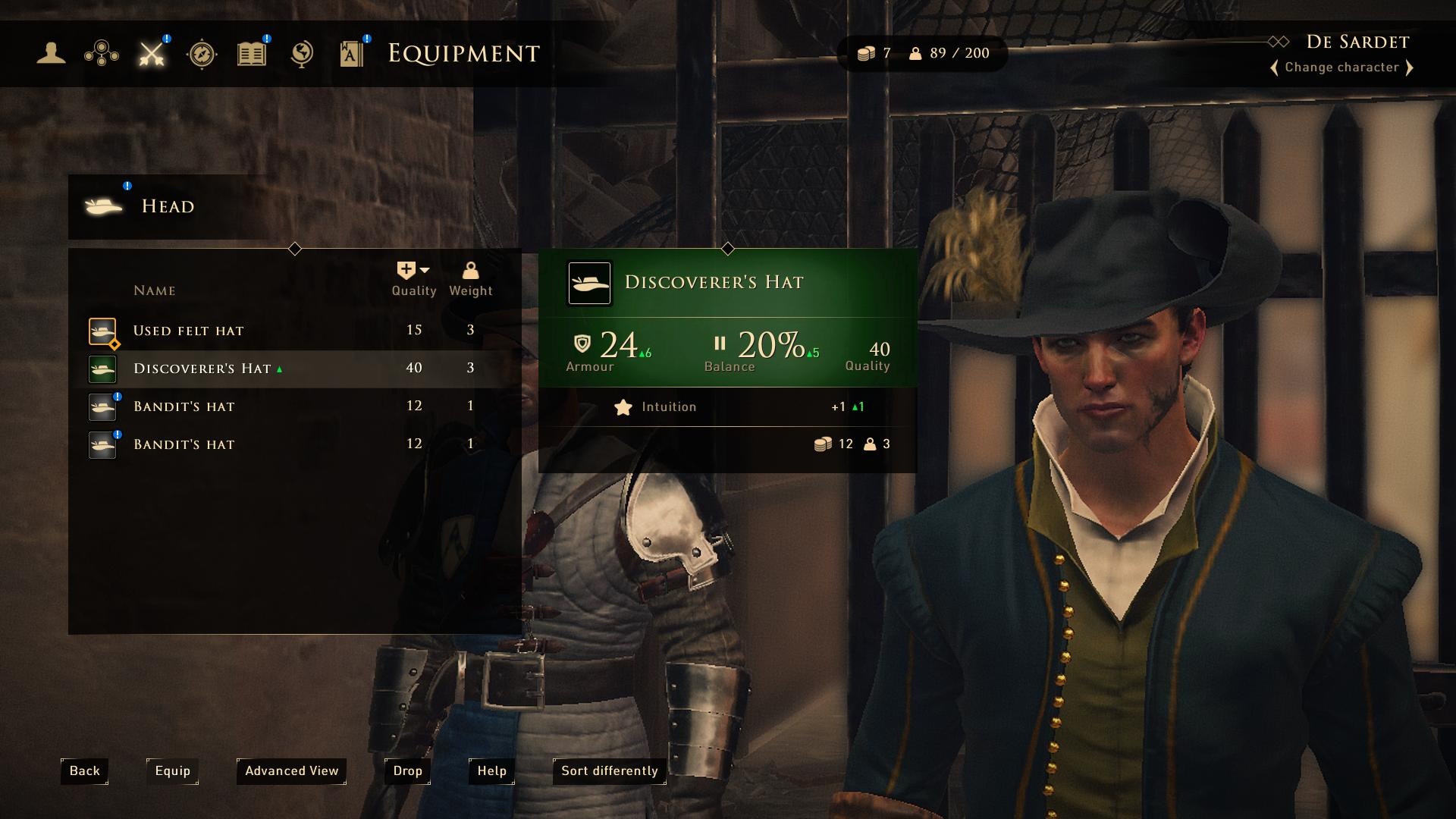
Task: Click the Back button
Action: pyautogui.click(x=83, y=770)
